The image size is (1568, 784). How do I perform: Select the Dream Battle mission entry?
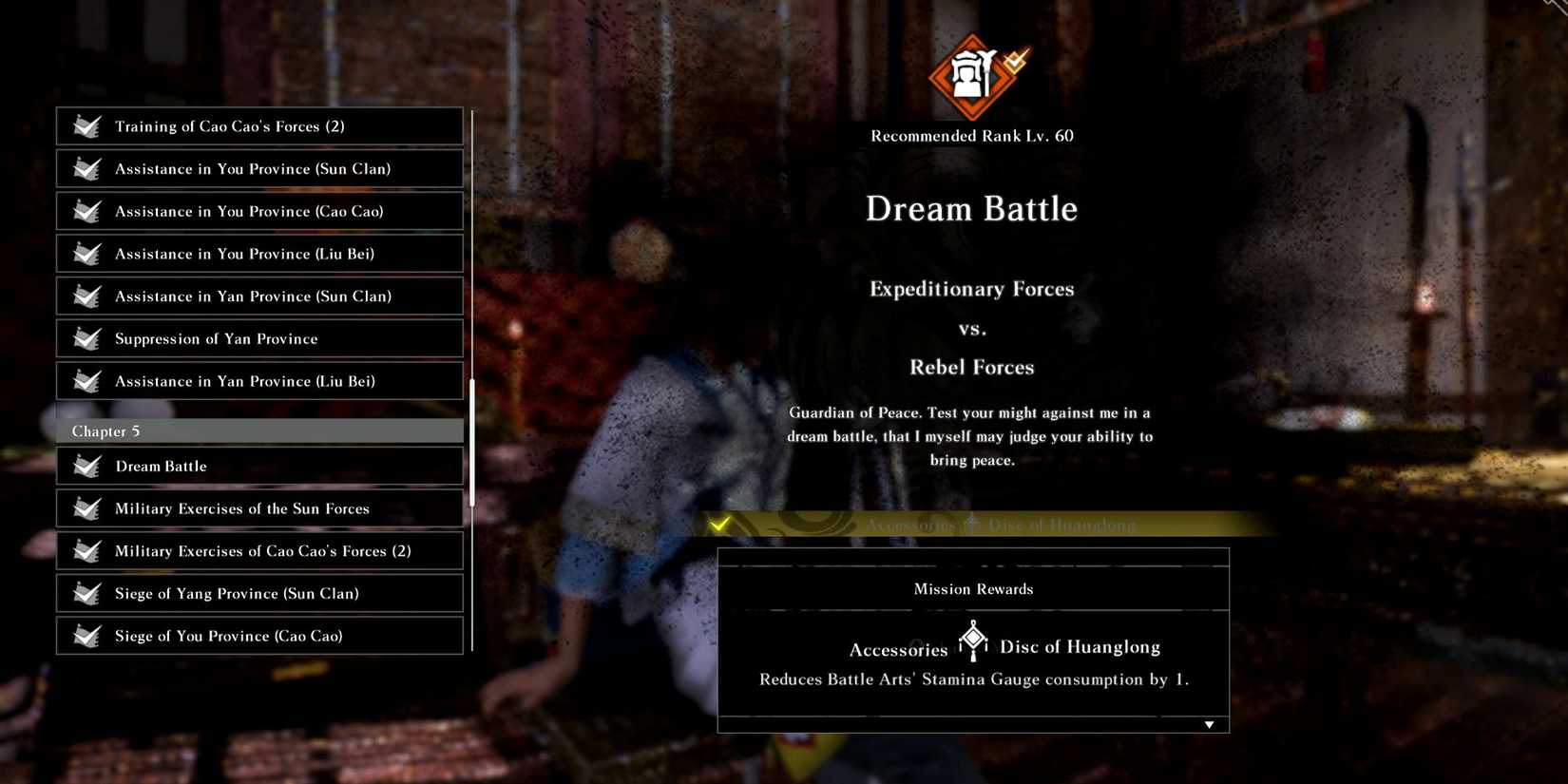point(258,466)
